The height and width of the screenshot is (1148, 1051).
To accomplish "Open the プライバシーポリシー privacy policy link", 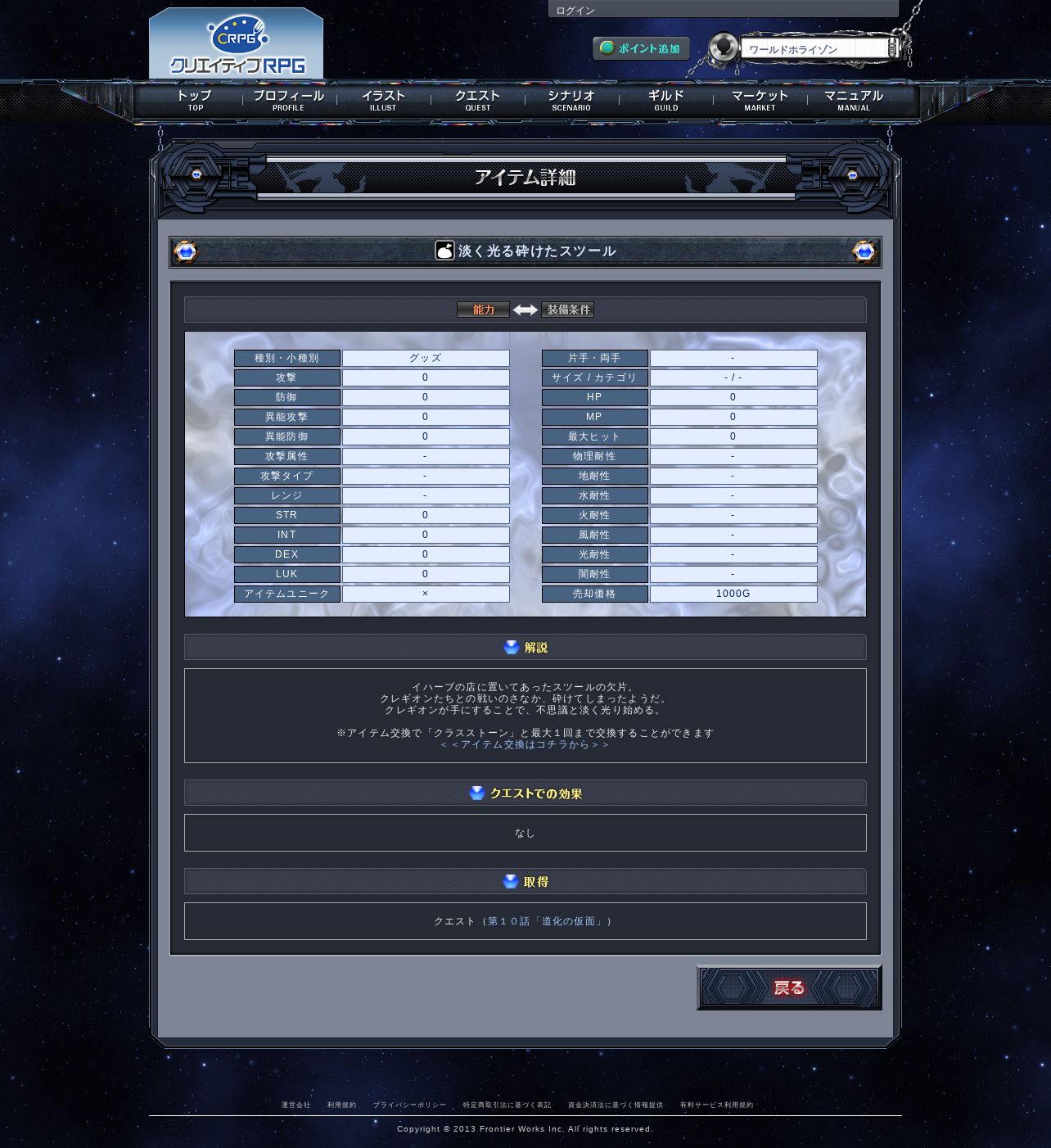I will click(410, 1105).
